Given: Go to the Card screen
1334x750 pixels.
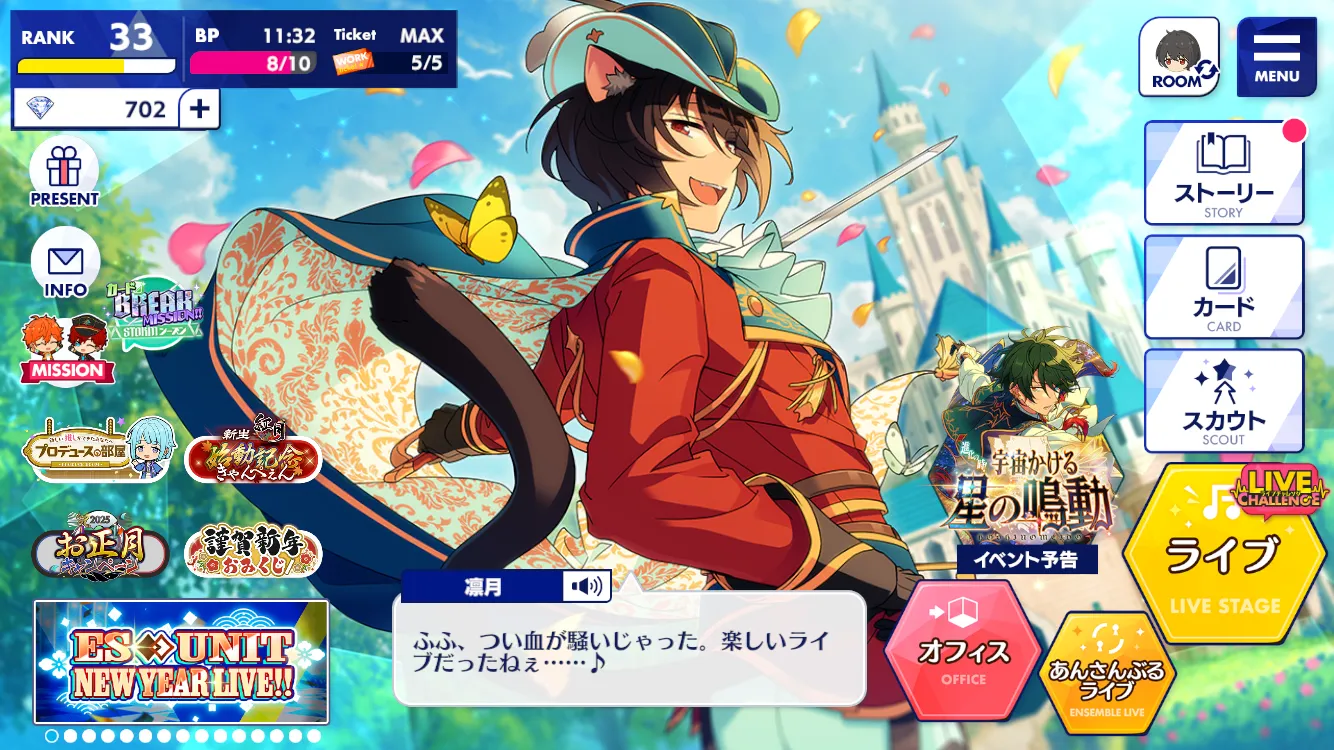Looking at the screenshot, I should point(1223,288).
